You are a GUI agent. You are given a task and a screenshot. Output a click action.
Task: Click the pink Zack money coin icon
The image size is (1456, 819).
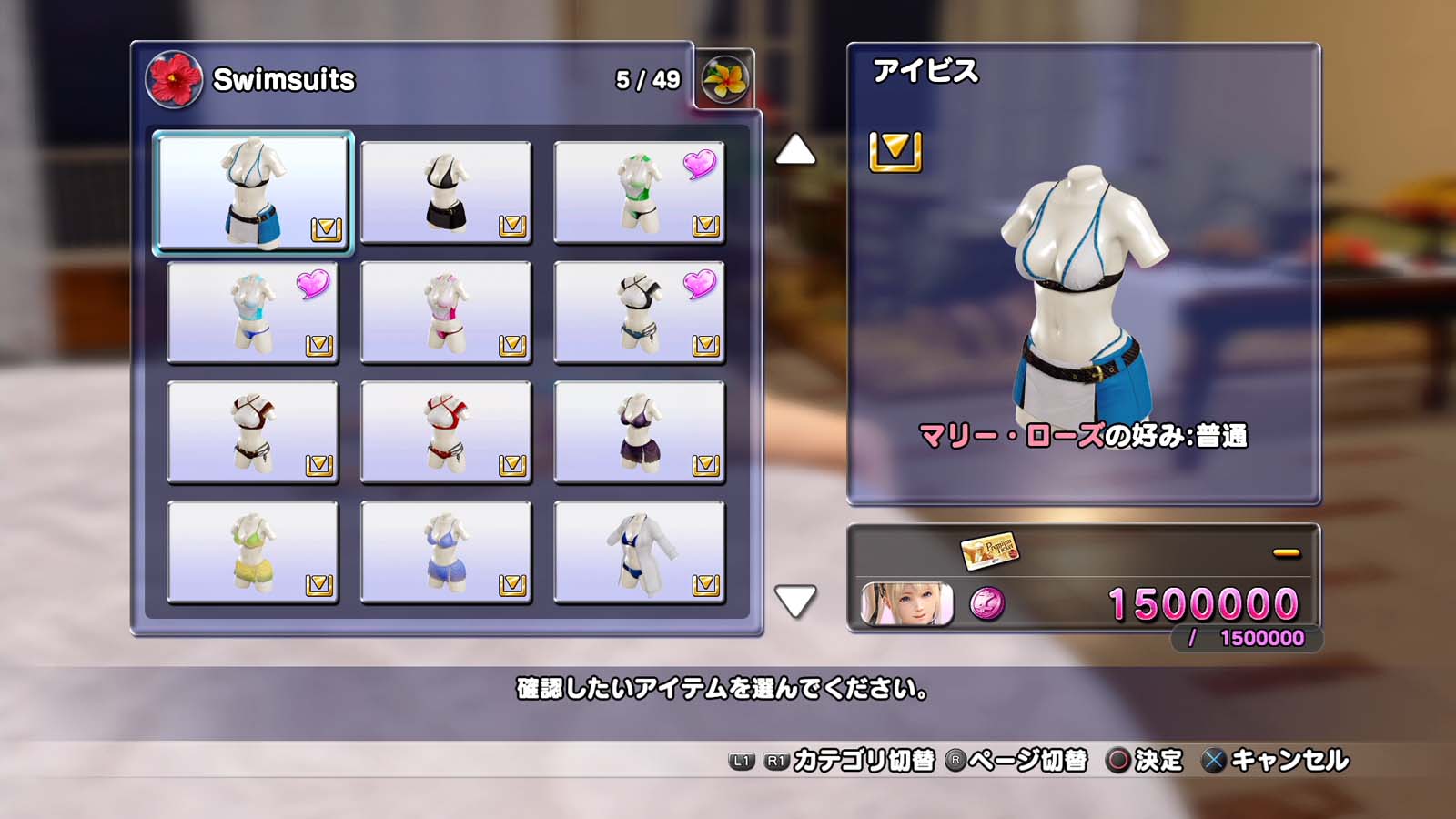tap(987, 604)
